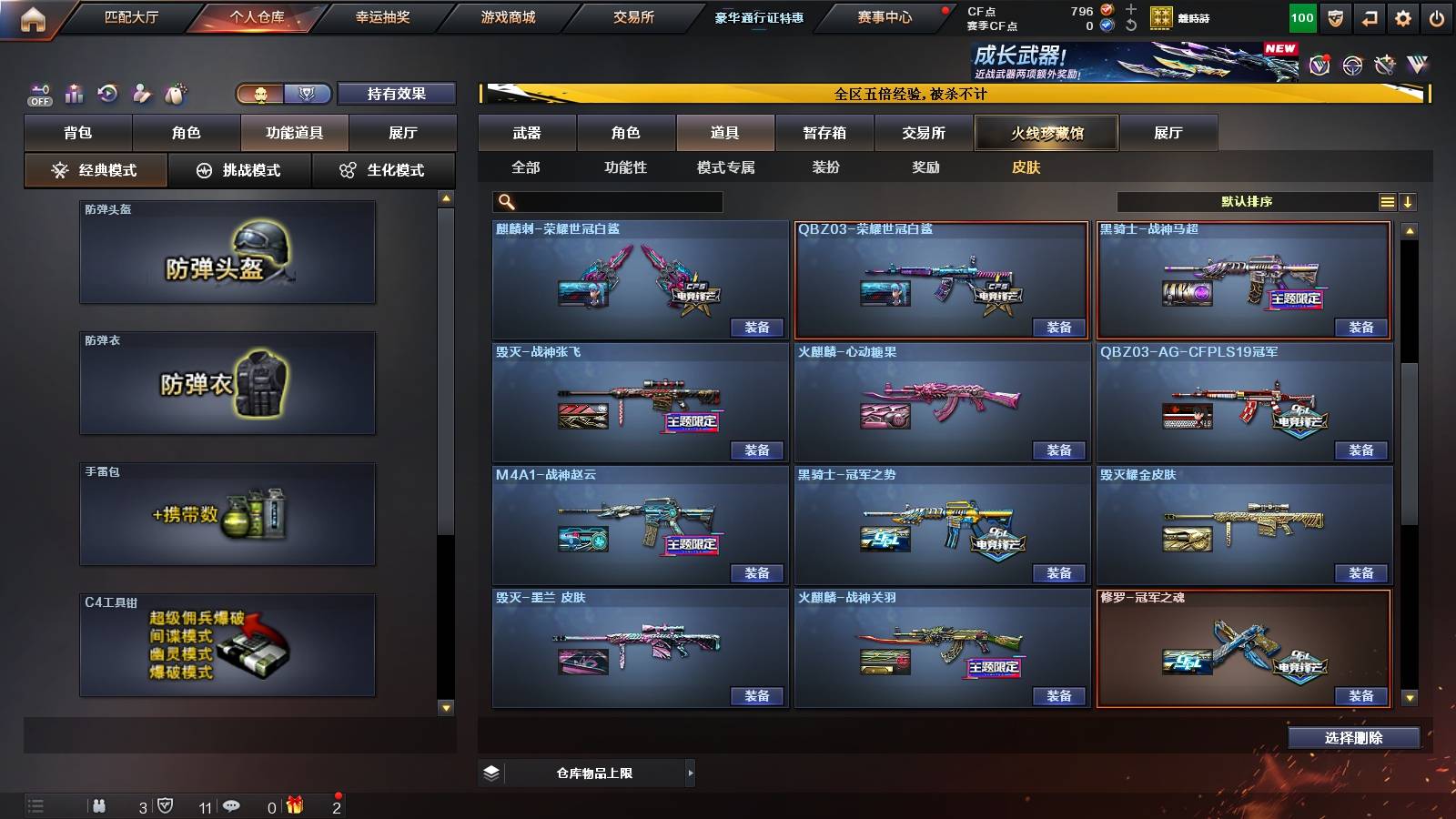This screenshot has height=819, width=1456.
Task: Switch the avatar/trophy display toggle to trophy
Action: [x=307, y=93]
